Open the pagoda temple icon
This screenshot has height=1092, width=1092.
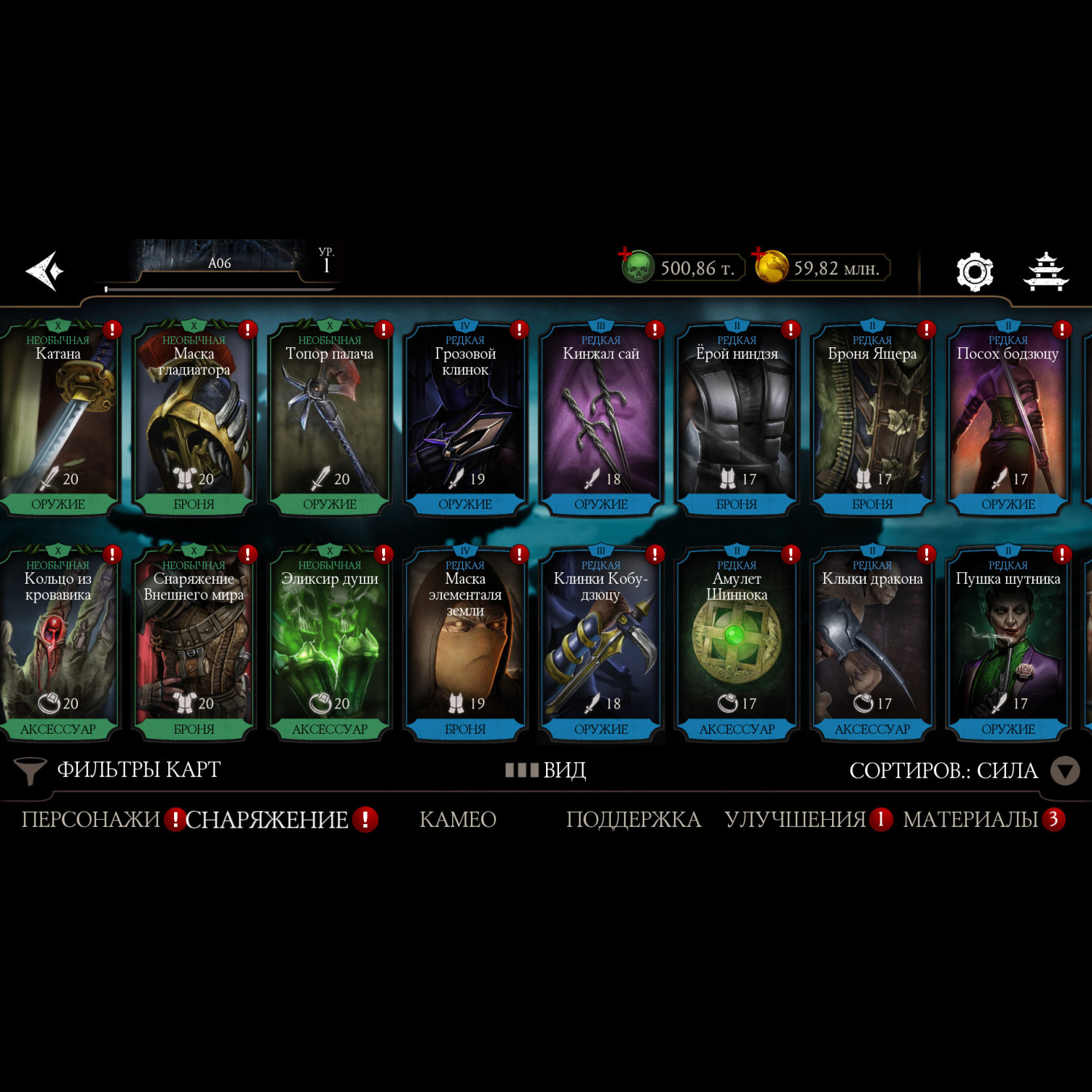pyautogui.click(x=1045, y=272)
